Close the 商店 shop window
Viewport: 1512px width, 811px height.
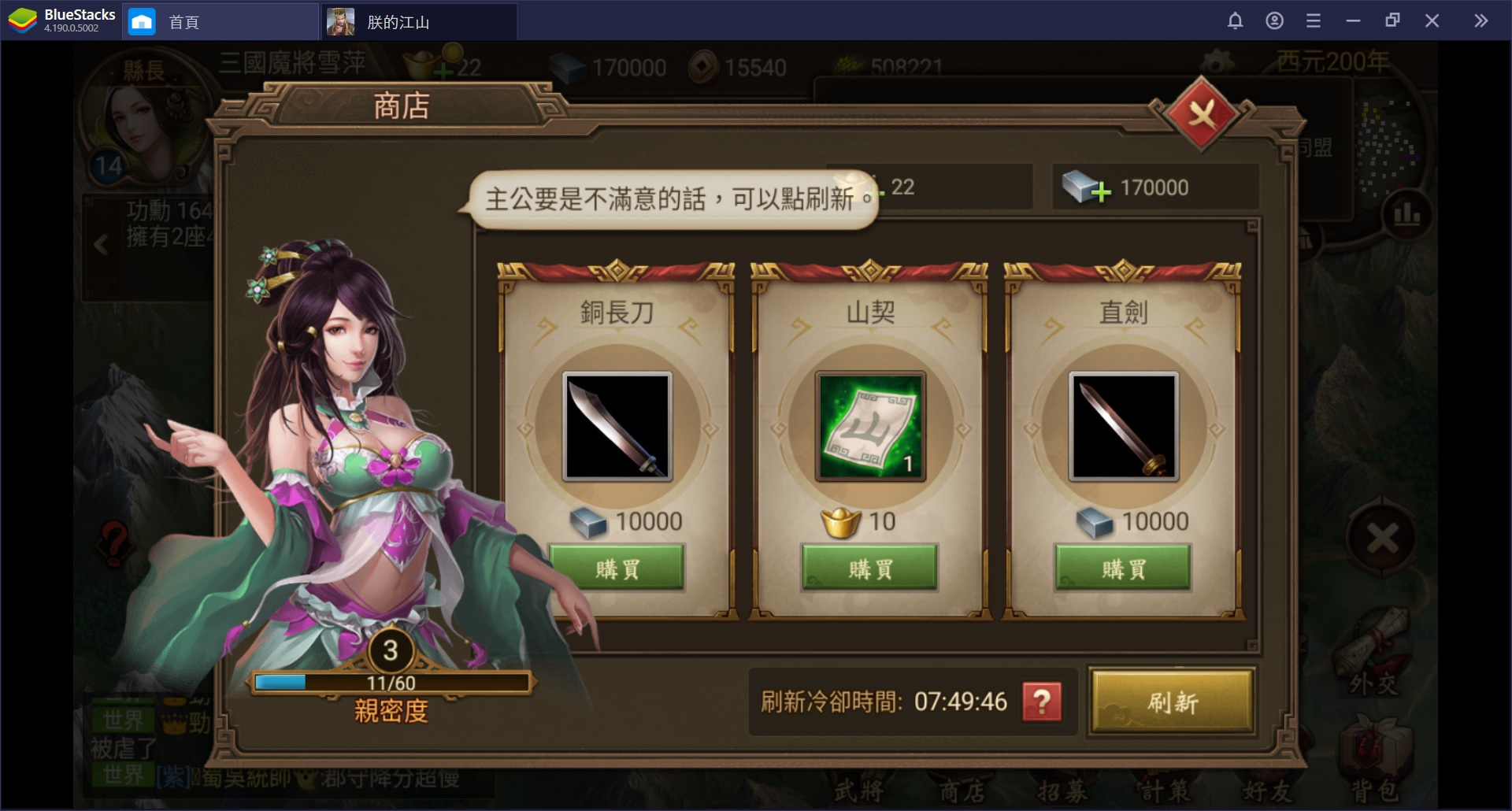point(1201,116)
